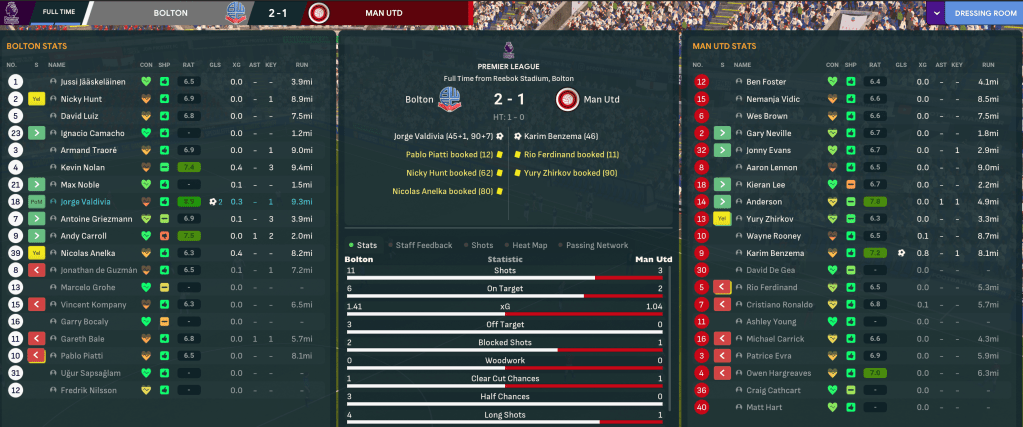Open the Heat Map tab

(x=530, y=245)
